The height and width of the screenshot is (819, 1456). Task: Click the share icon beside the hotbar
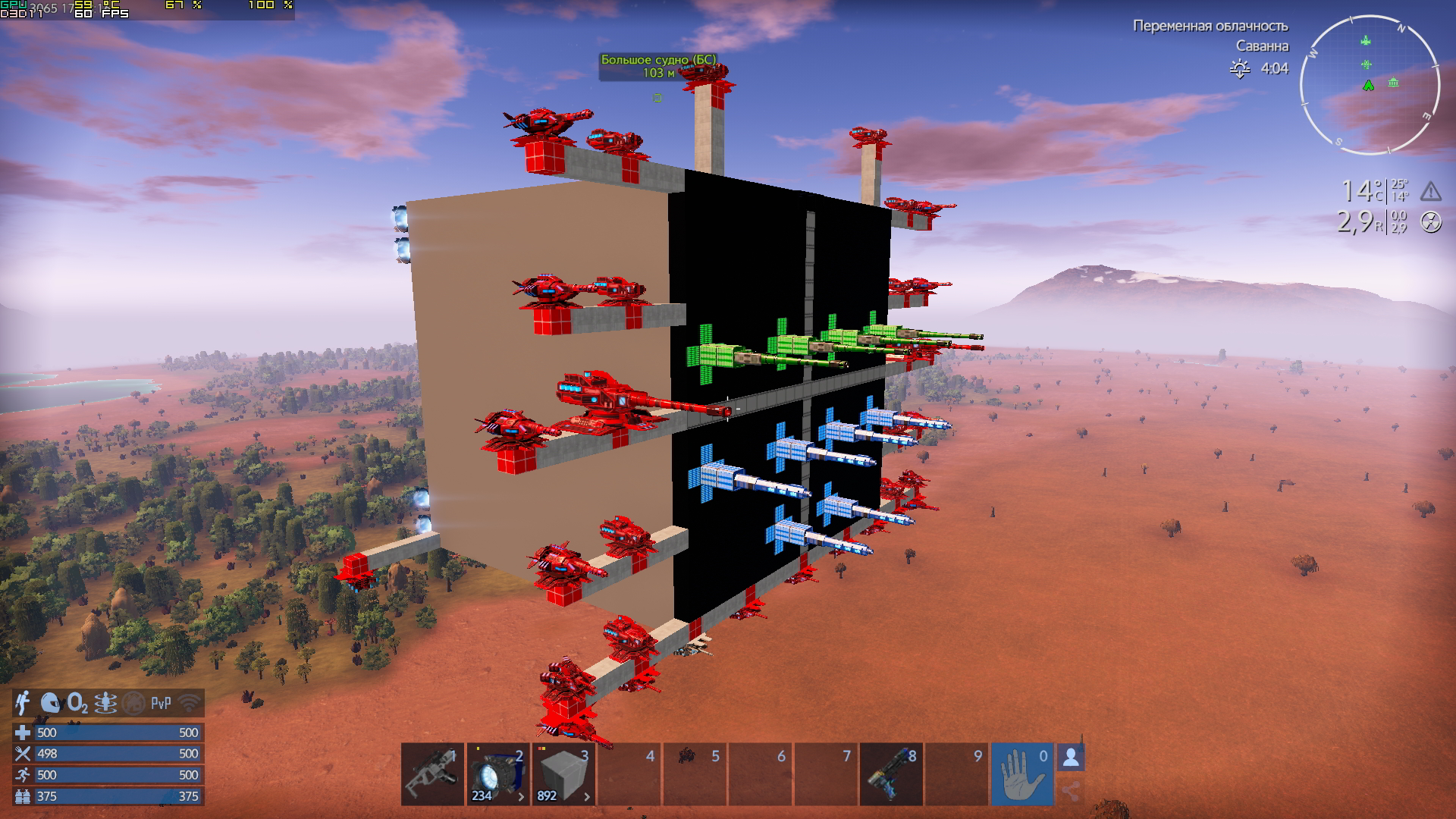point(1071,792)
